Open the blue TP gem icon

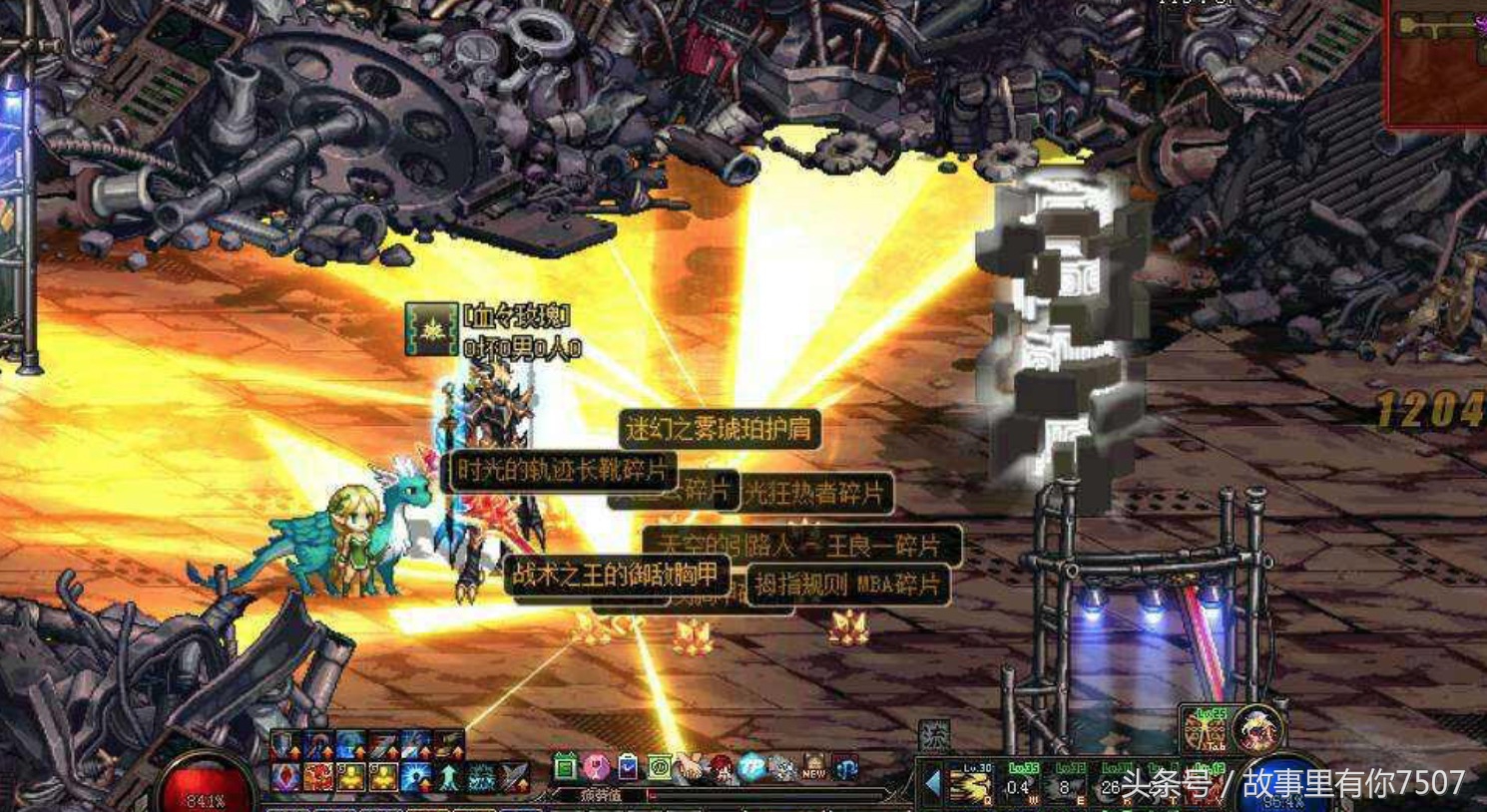click(x=751, y=767)
